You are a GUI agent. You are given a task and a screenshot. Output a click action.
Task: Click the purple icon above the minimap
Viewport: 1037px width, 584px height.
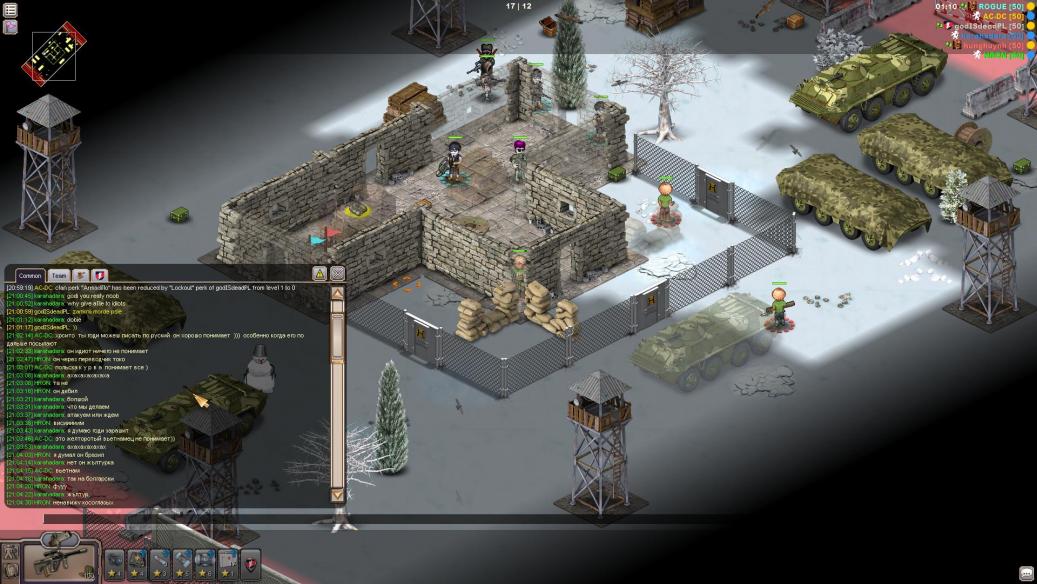coord(10,27)
